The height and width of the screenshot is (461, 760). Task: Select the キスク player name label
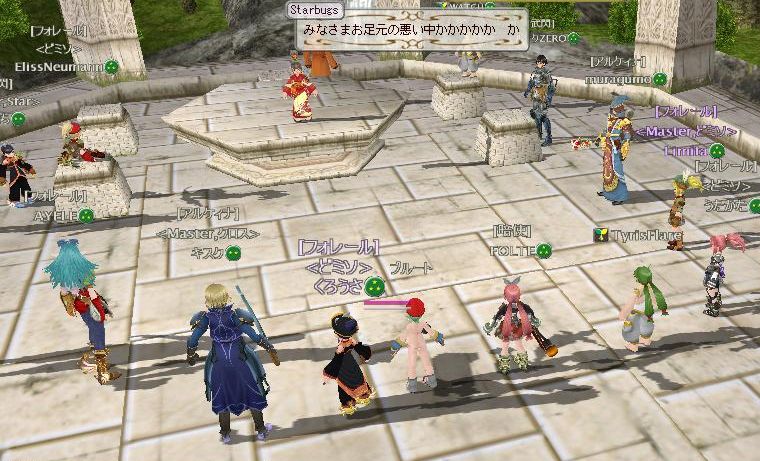[205, 253]
